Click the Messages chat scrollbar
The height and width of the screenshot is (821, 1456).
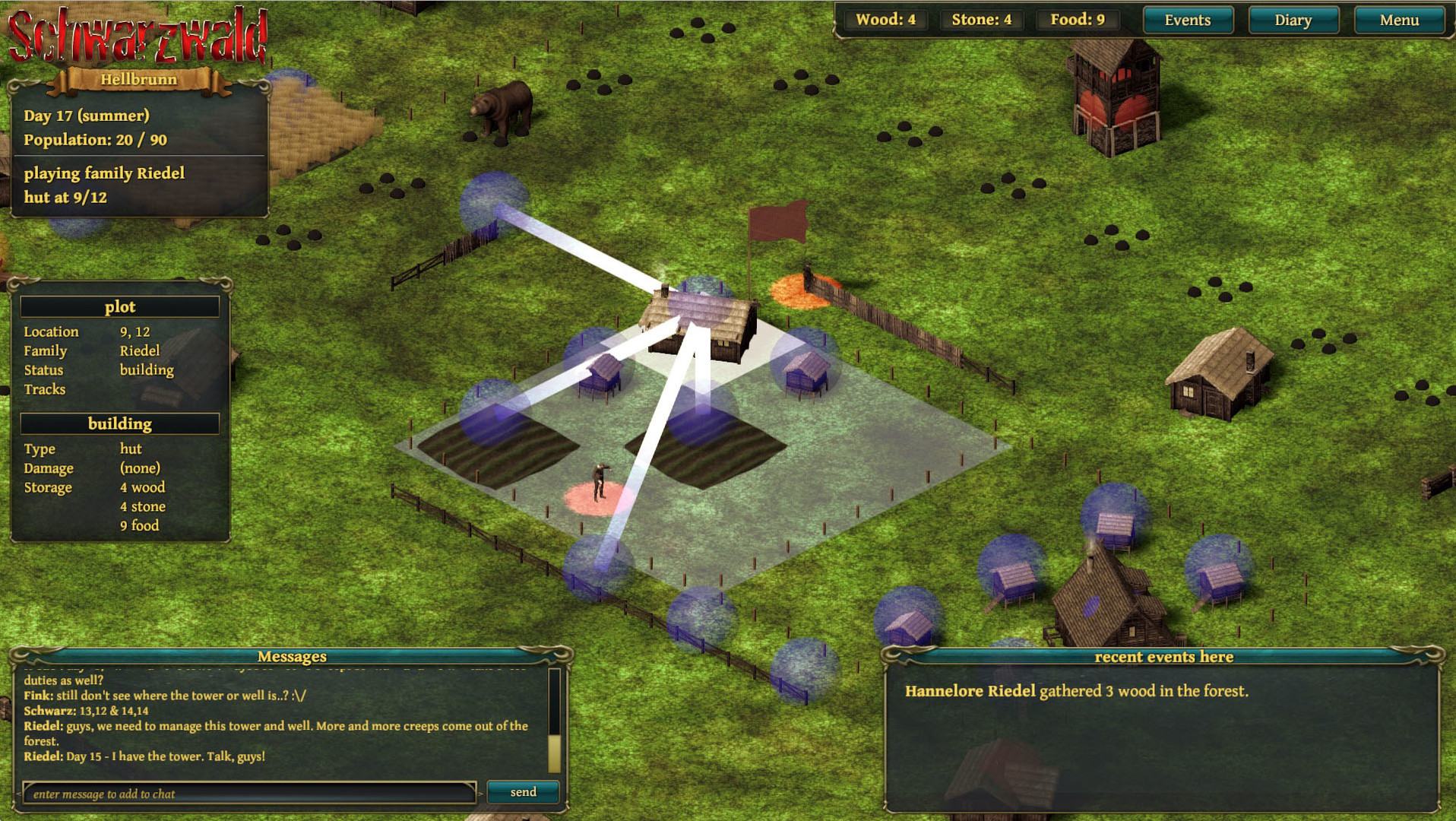554,719
